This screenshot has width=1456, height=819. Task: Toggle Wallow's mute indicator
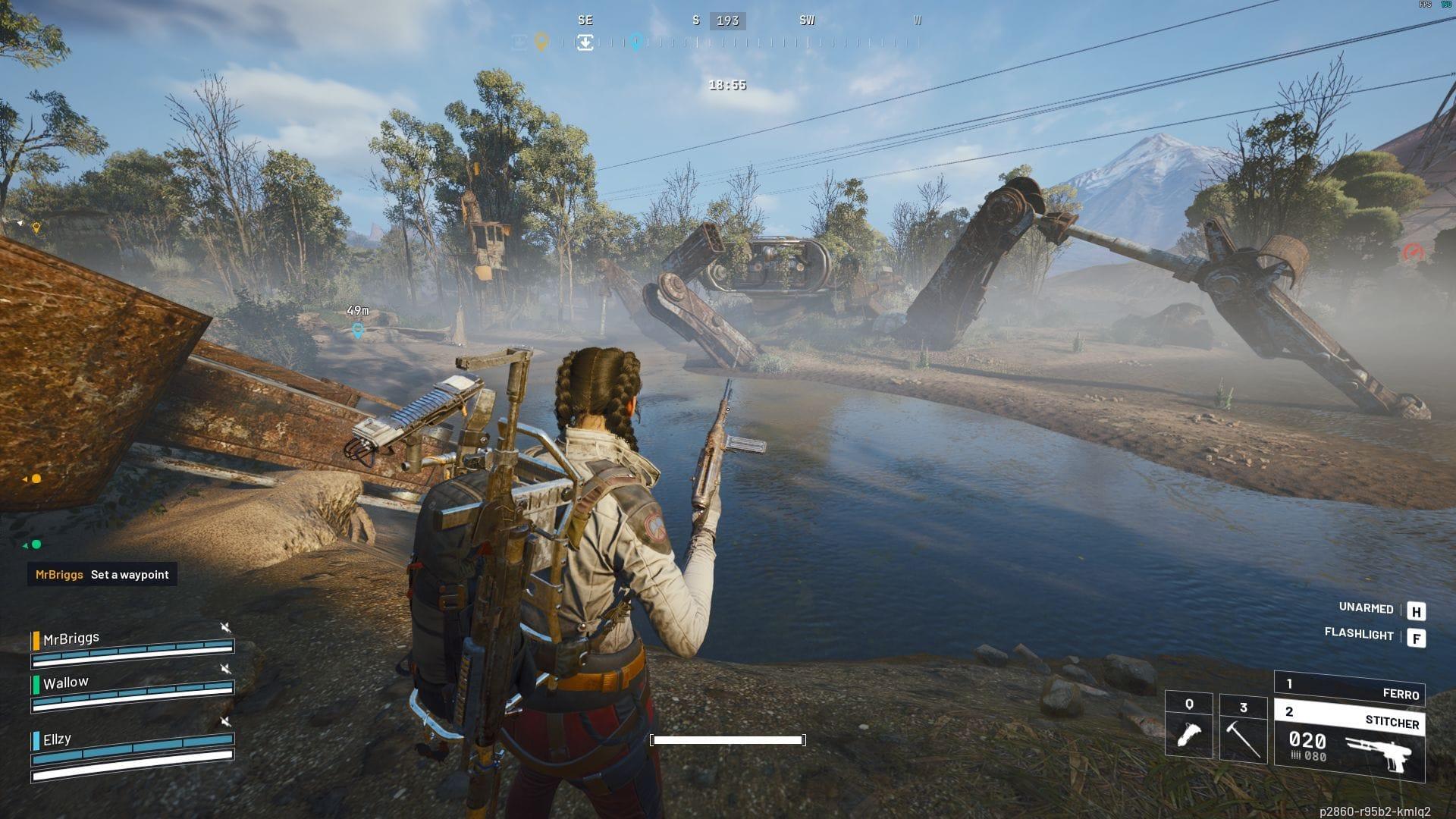225,669
